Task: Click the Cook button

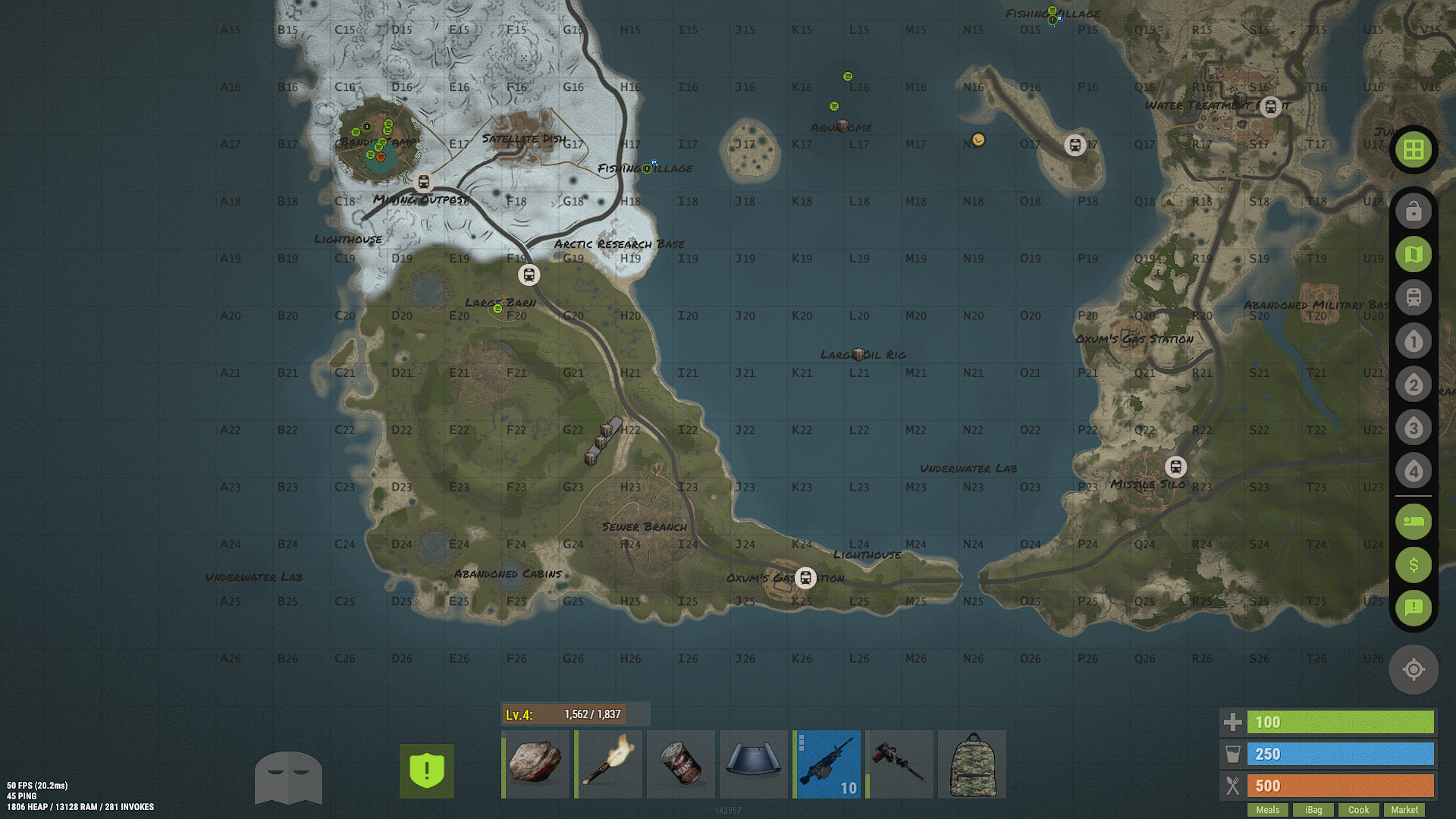Action: (1358, 809)
